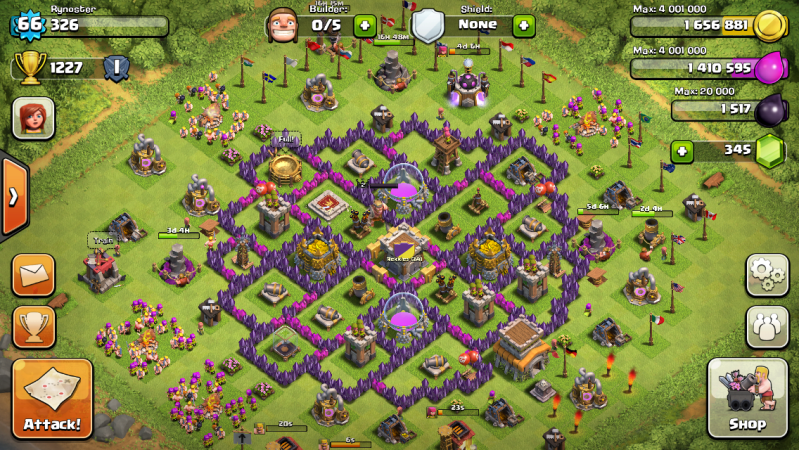This screenshot has height=450, width=799.
Task: Buy a shield with the green plus
Action: (523, 24)
